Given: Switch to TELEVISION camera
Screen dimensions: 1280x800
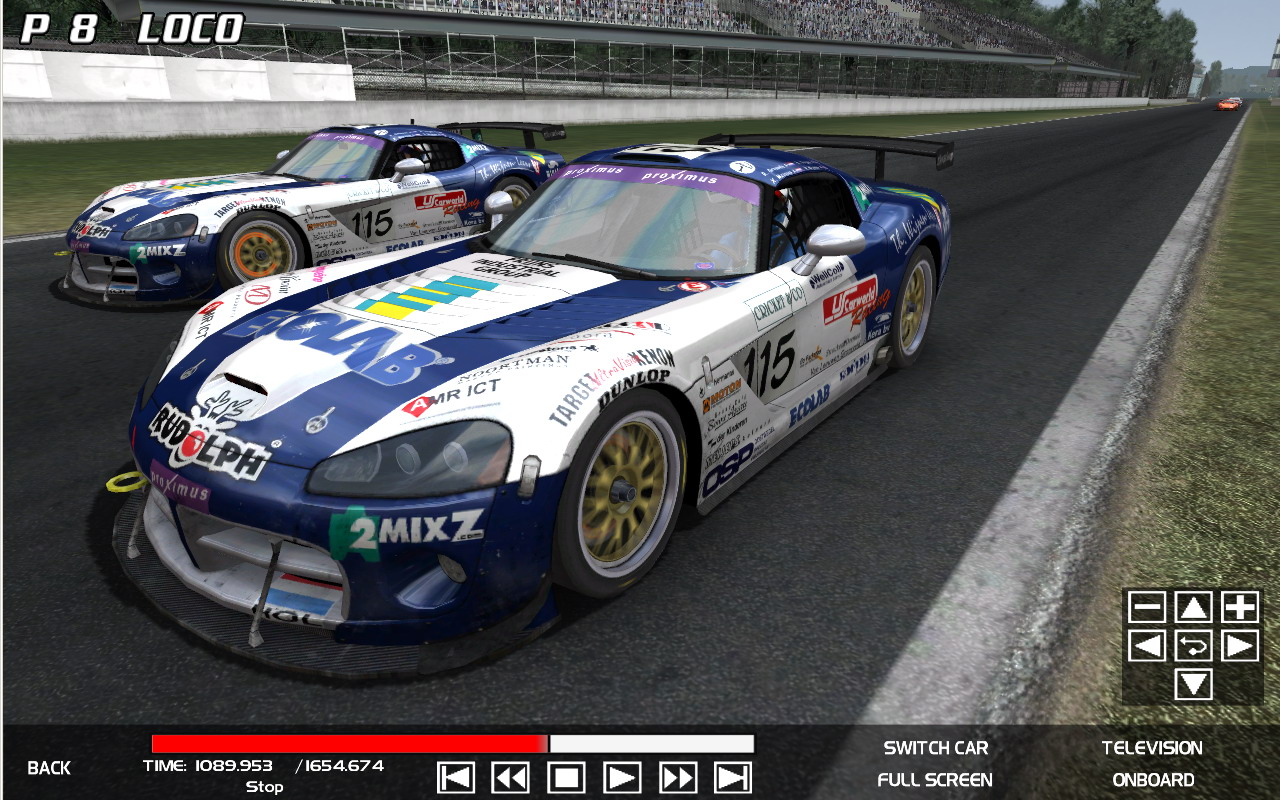Looking at the screenshot, I should 1152,748.
